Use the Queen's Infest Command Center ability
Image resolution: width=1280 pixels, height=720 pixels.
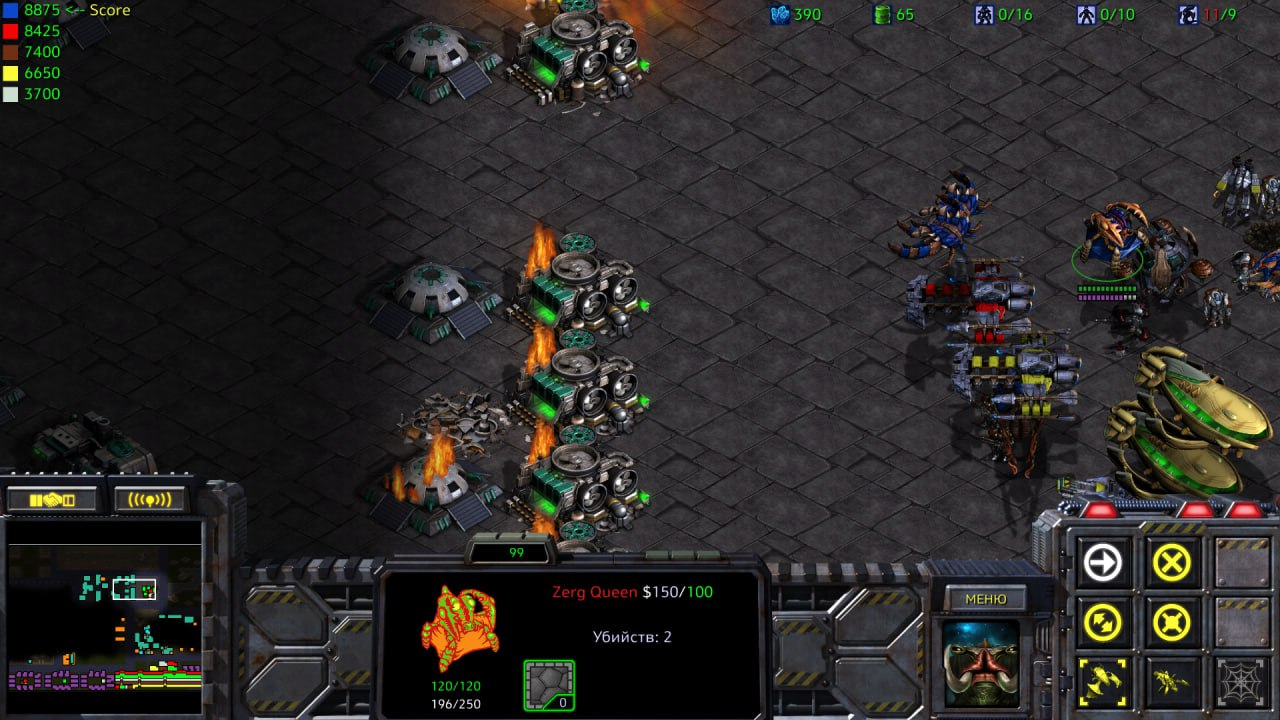pyautogui.click(x=1103, y=683)
